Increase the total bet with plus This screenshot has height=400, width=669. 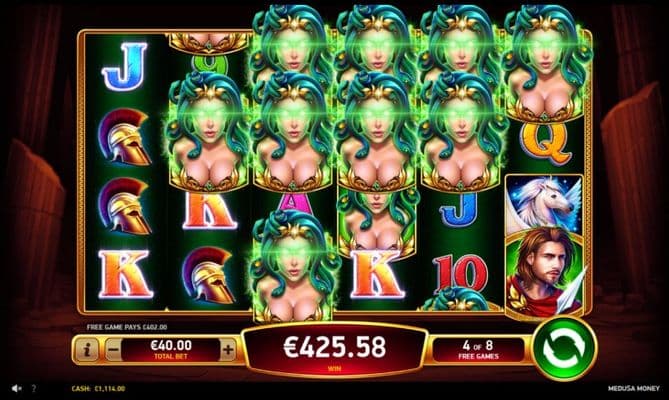coord(227,349)
